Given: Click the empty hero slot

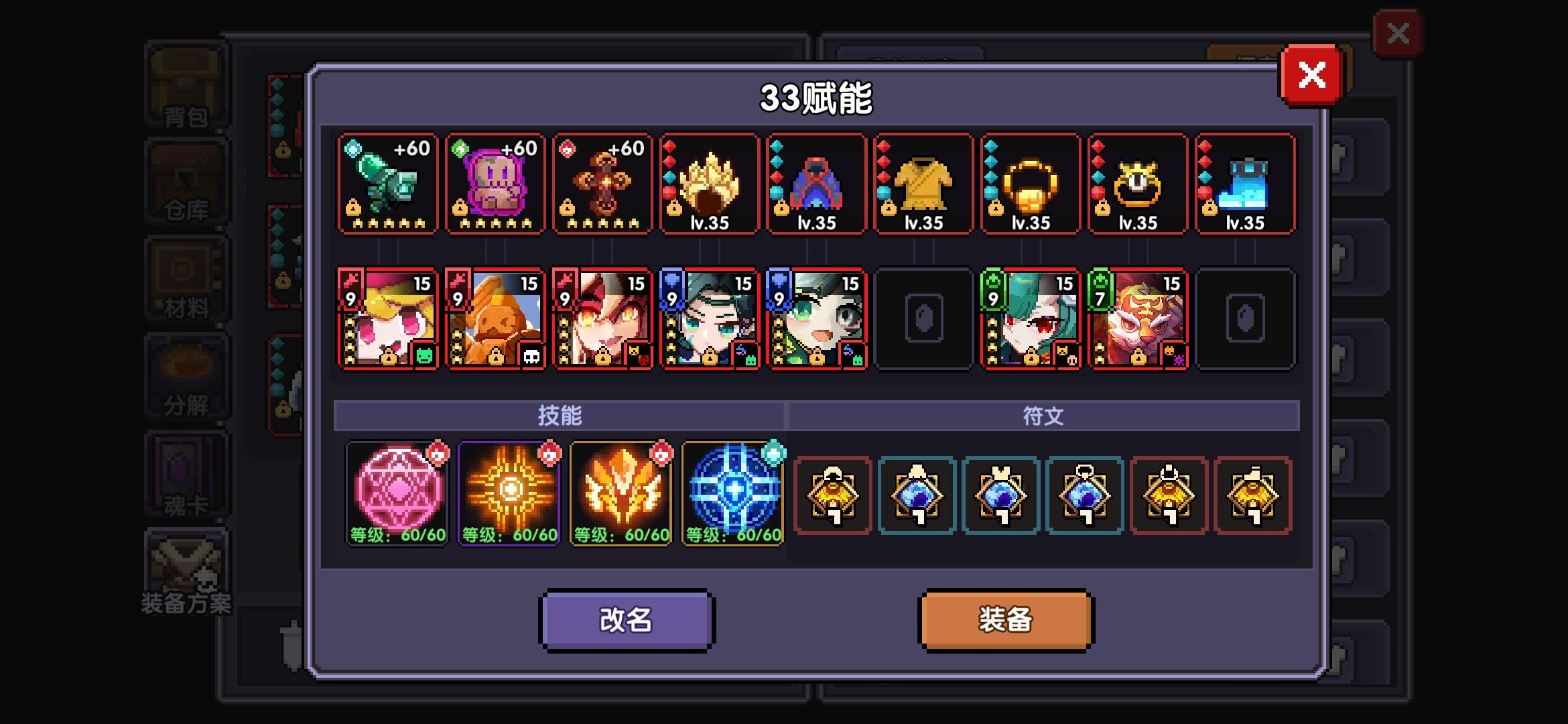Looking at the screenshot, I should point(923,318).
